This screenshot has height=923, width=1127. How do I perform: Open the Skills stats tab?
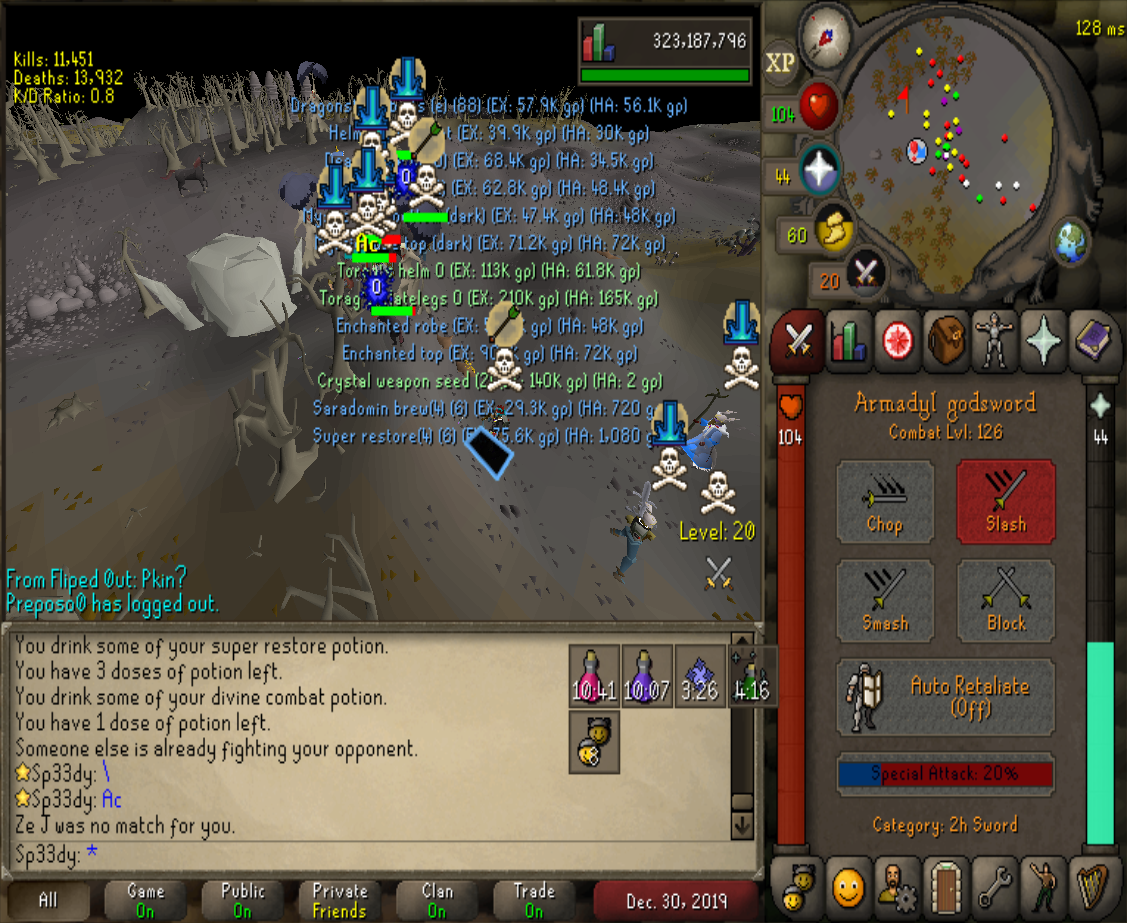click(x=848, y=341)
